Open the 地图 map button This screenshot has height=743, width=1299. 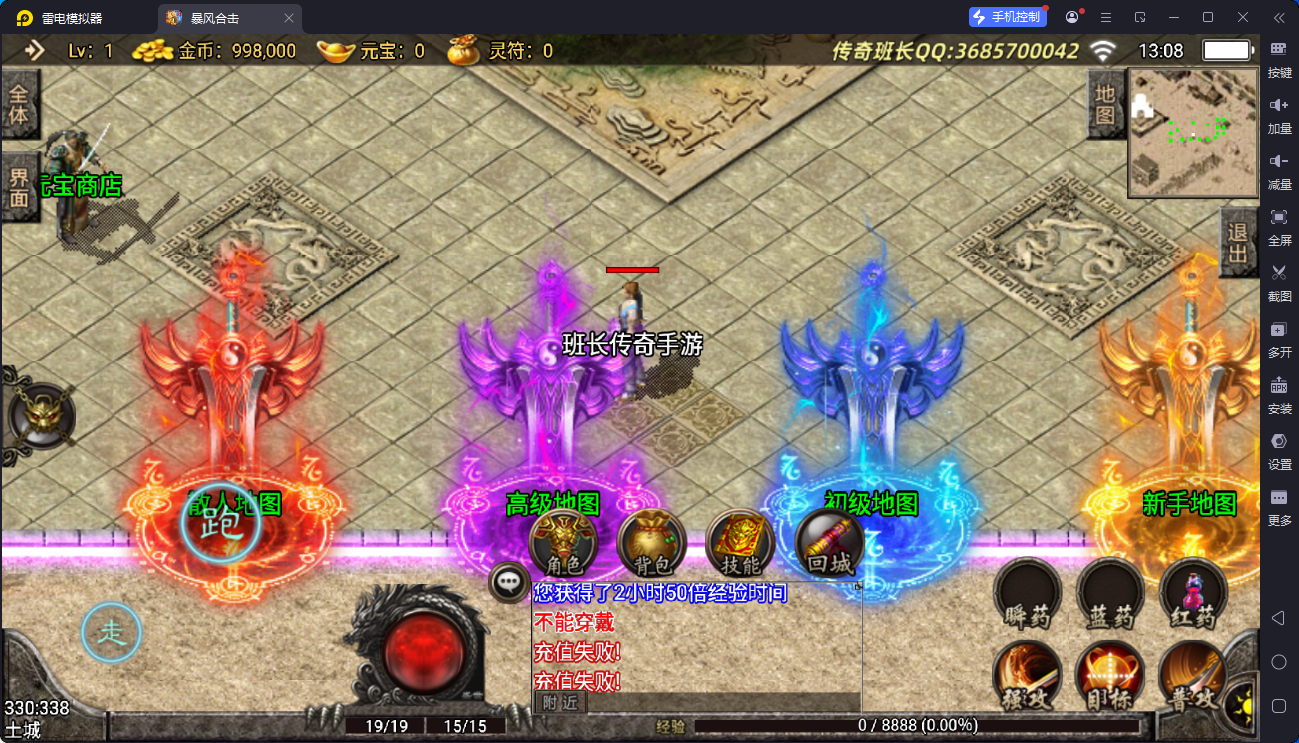point(1105,105)
